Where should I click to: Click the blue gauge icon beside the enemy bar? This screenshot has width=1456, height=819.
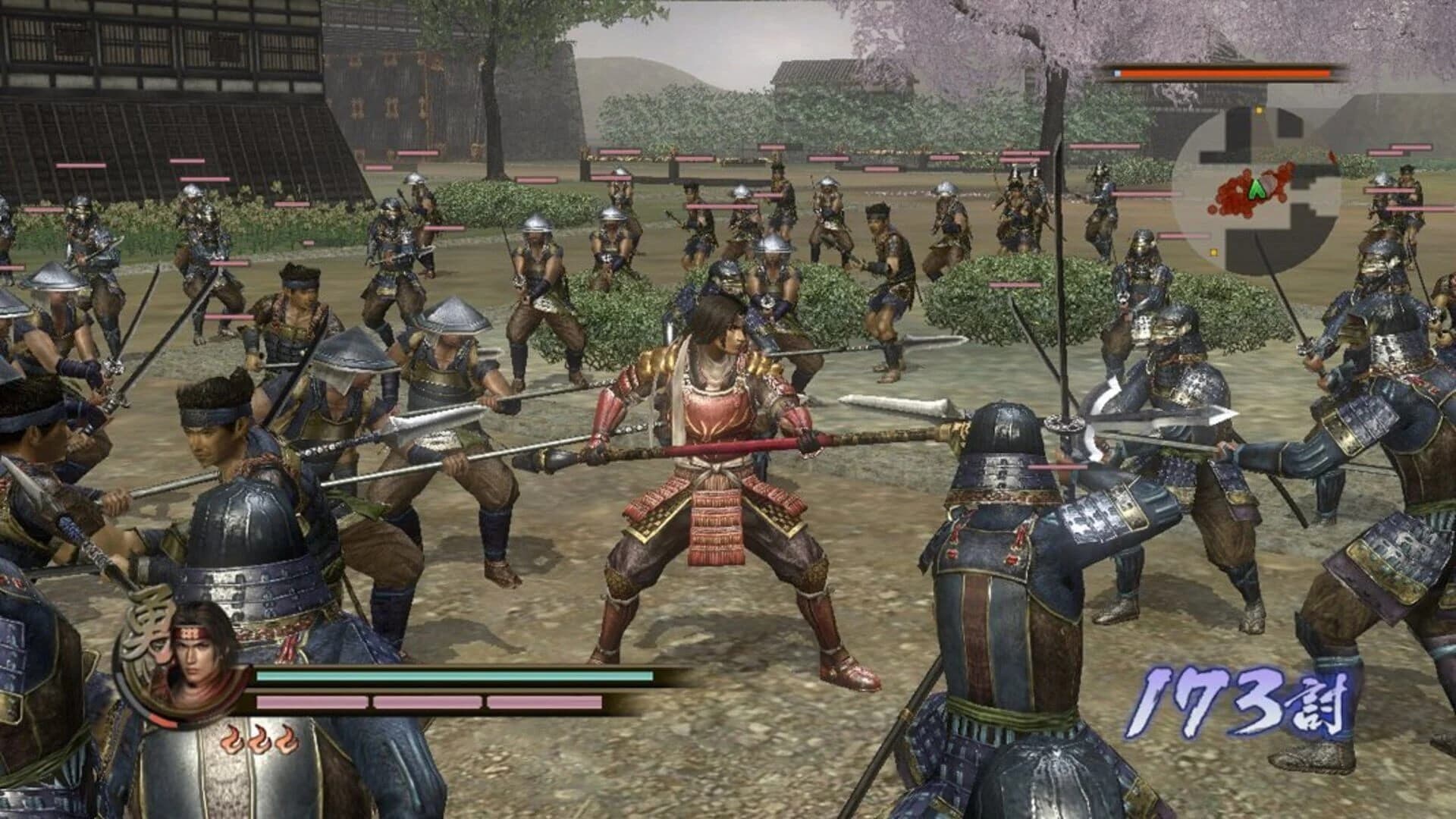click(x=1115, y=74)
